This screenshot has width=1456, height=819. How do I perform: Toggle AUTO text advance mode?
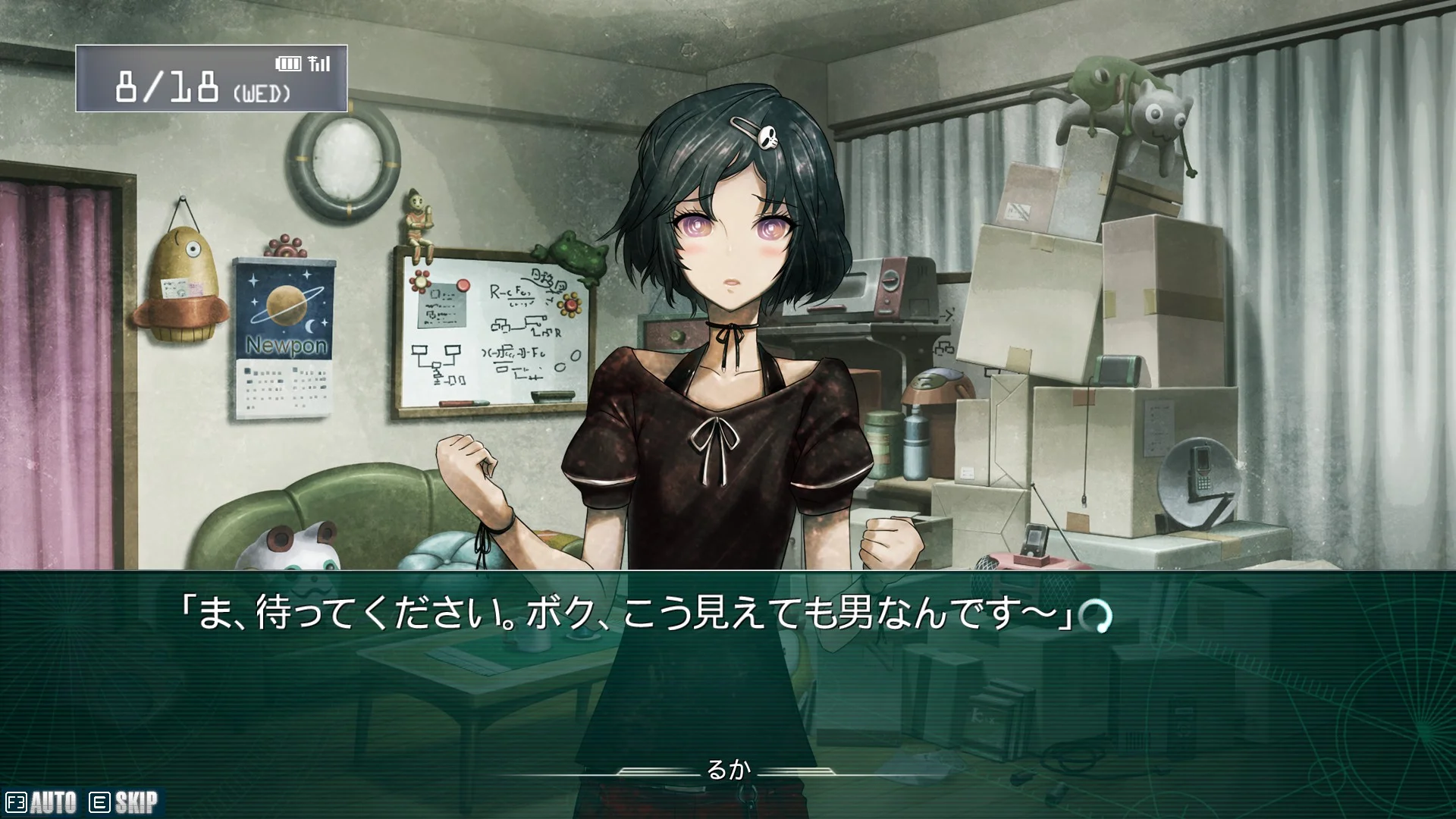[x=42, y=802]
